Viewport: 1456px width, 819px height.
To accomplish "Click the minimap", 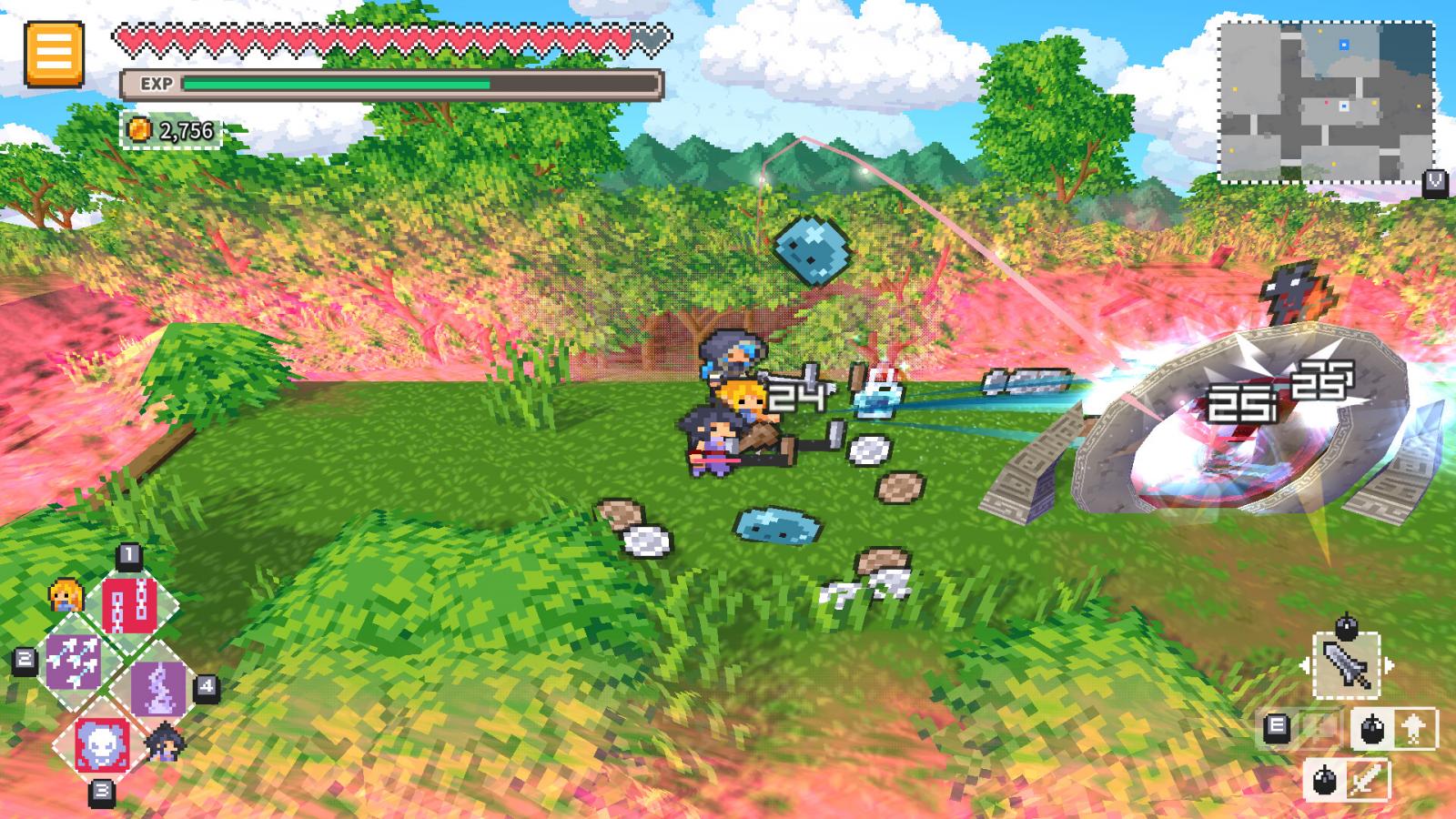I will point(1326,102).
